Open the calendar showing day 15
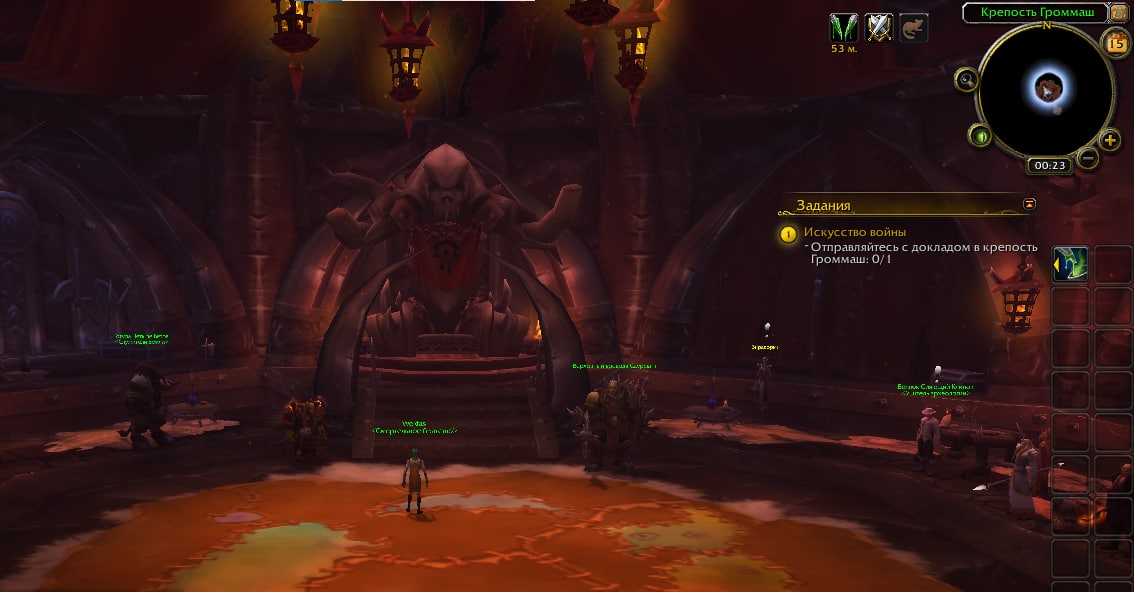Screen dimensions: 1134x592 [1116, 42]
